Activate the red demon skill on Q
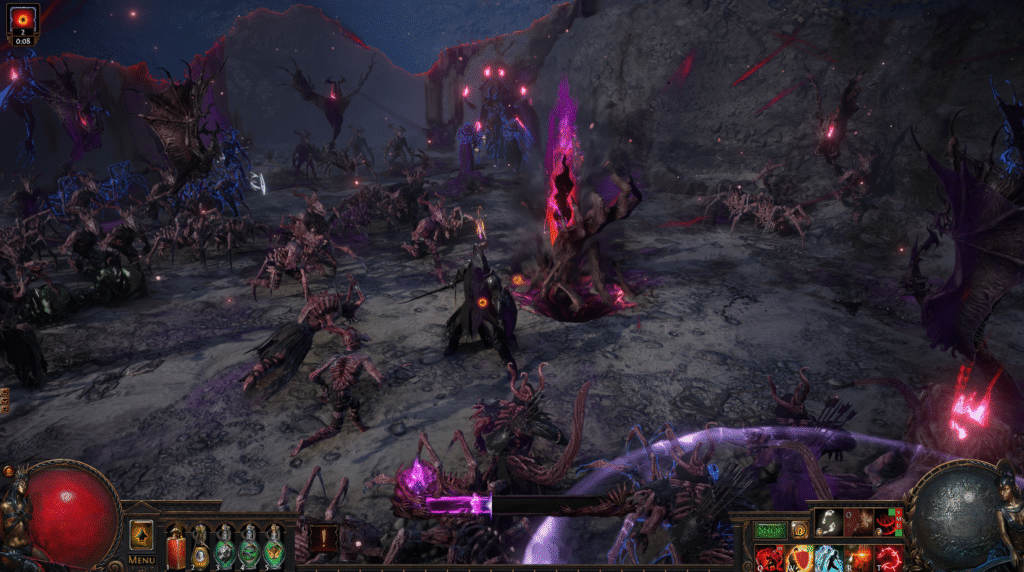1024x572 pixels. point(769,558)
